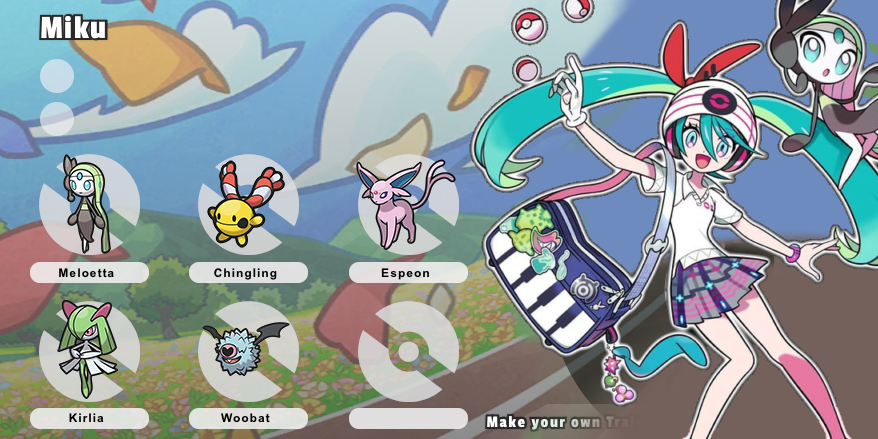Click the empty sixth team slot
This screenshot has width=878, height=439.
(407, 351)
